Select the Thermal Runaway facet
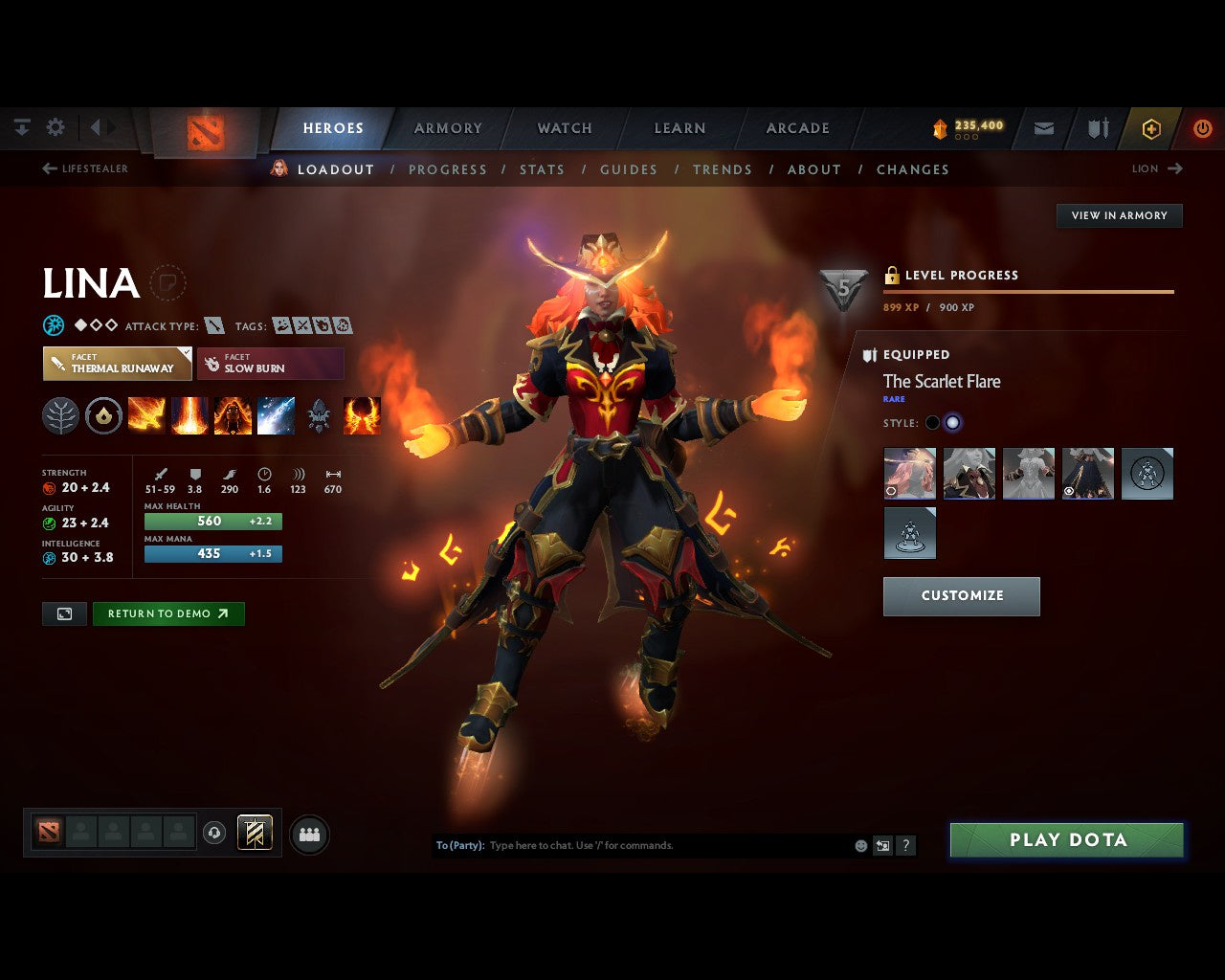 [117, 364]
